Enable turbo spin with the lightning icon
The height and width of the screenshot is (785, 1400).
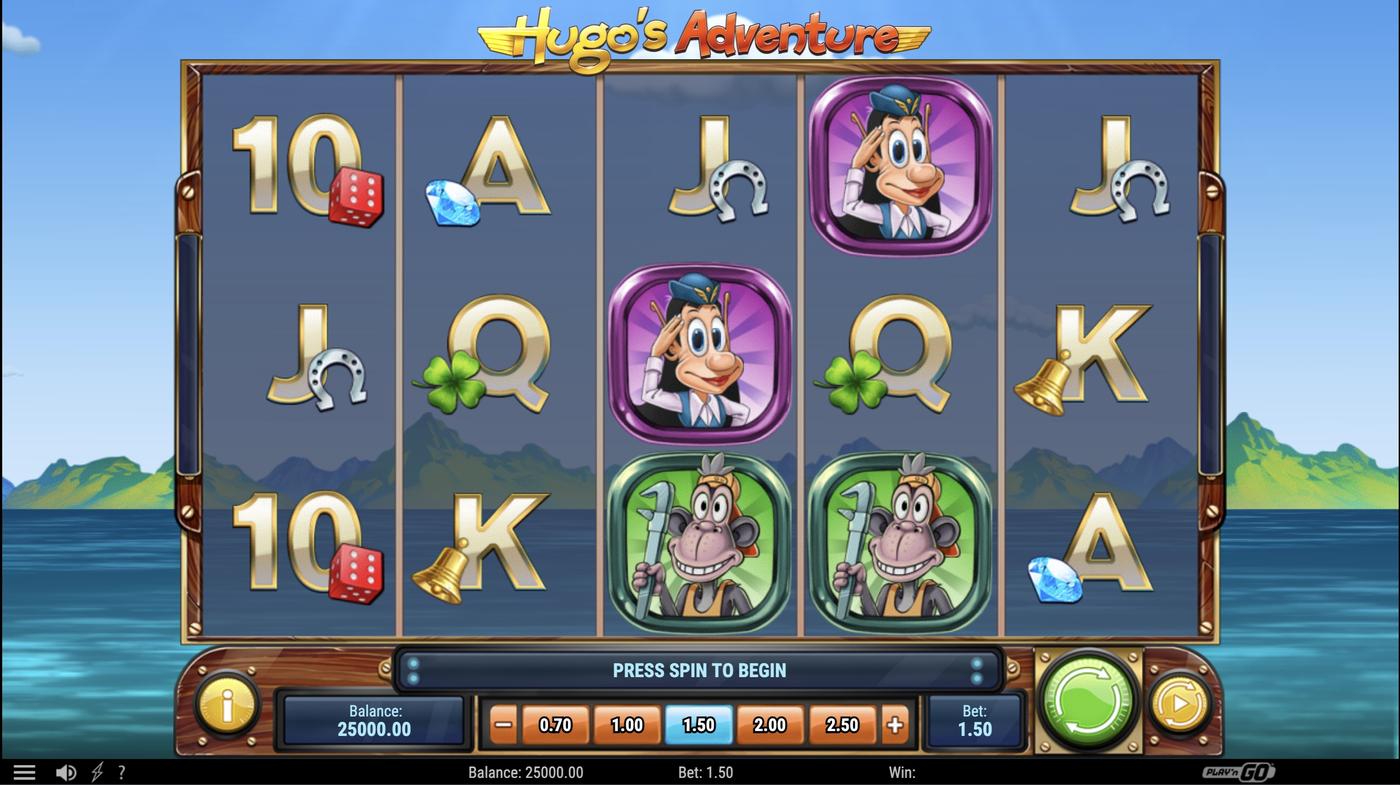(96, 771)
